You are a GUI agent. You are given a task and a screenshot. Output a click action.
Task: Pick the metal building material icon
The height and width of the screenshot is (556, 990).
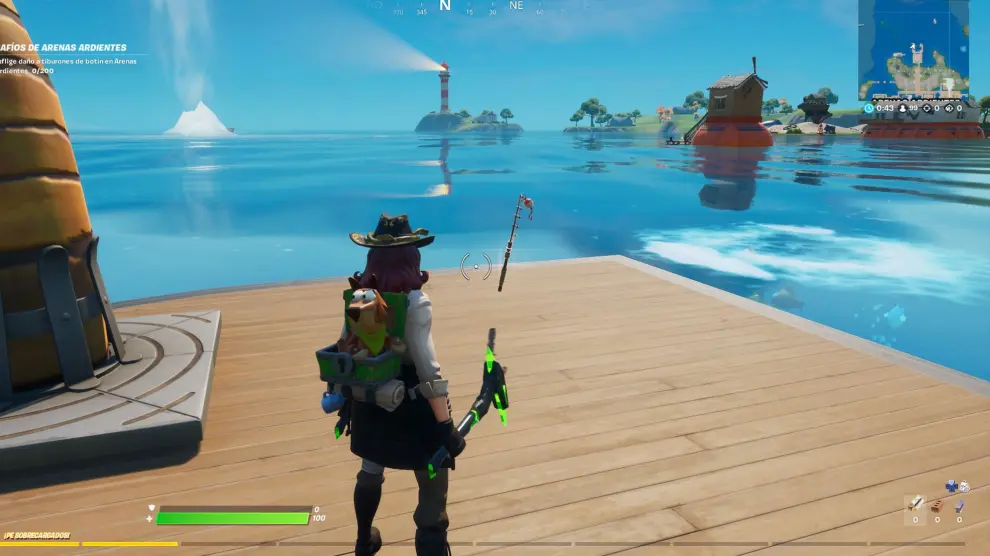[959, 506]
